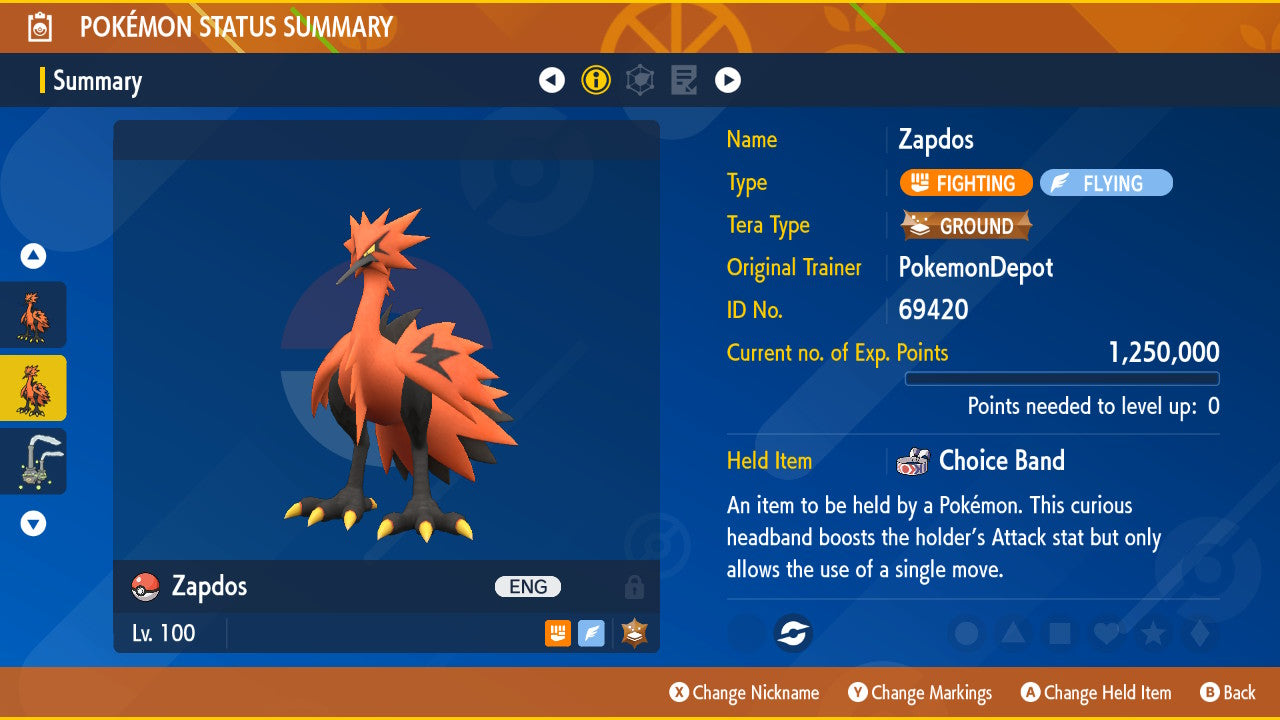Toggle the star marking
Viewport: 1280px width, 720px height.
tap(1153, 633)
